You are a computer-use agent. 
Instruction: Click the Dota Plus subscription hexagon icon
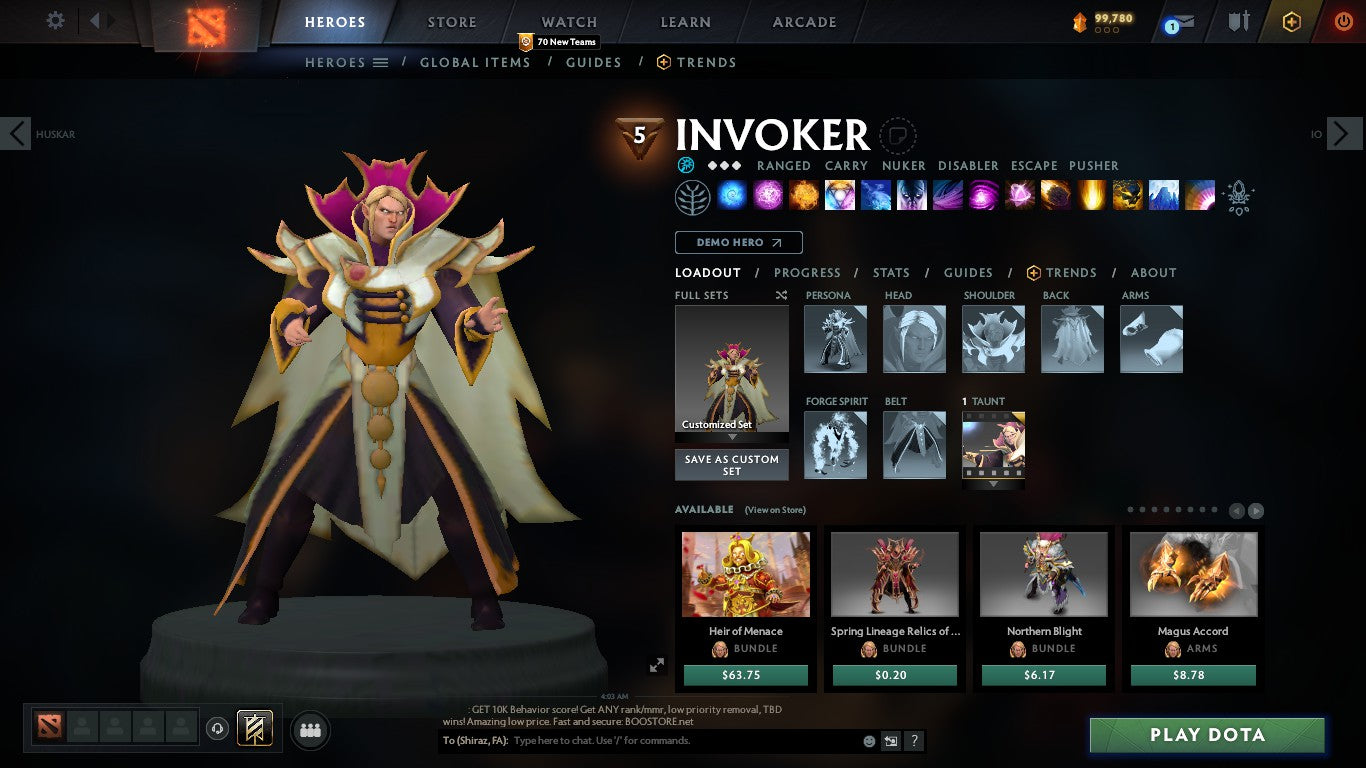[x=1292, y=21]
